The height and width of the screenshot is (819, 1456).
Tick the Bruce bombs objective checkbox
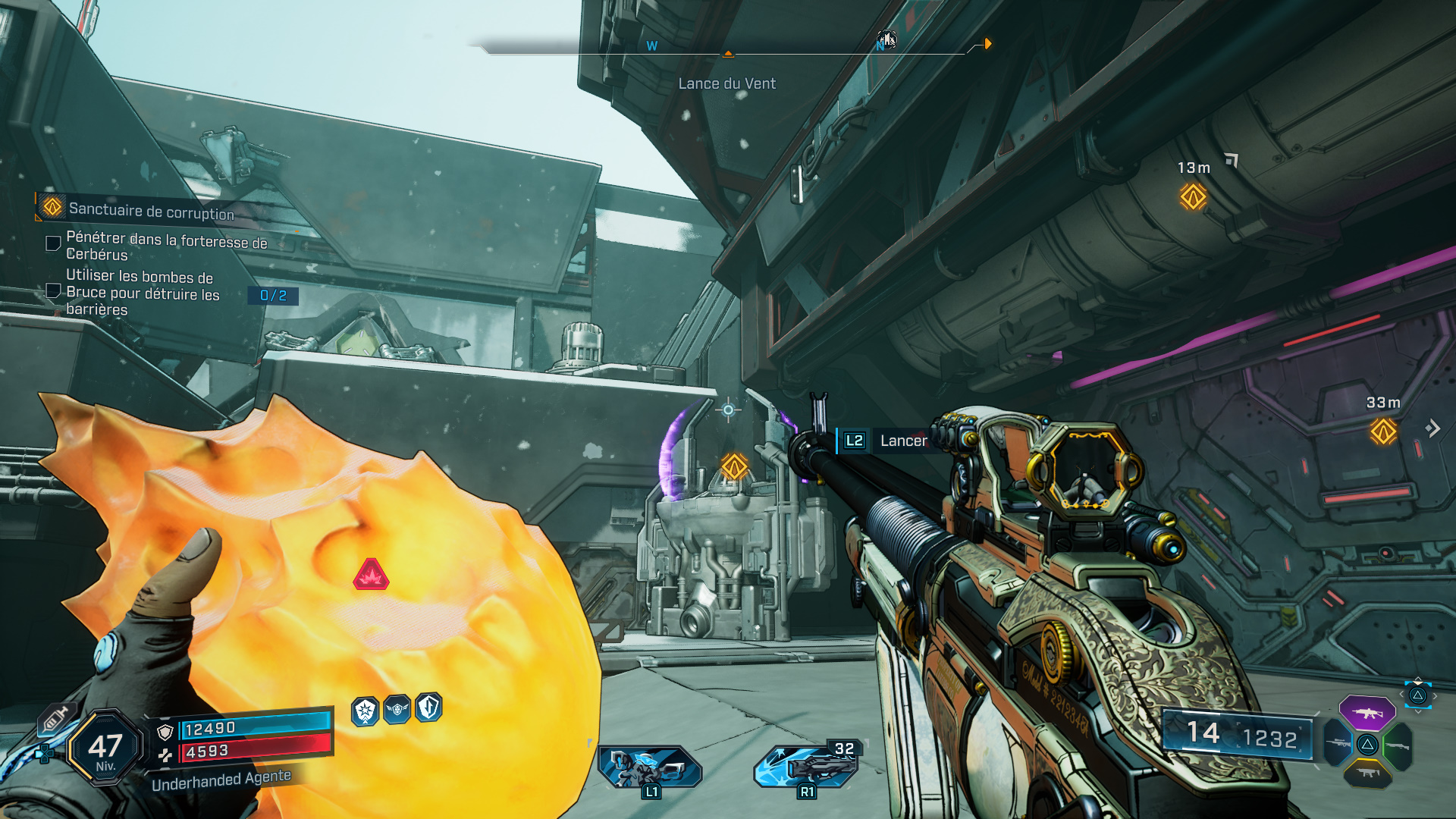click(x=54, y=290)
